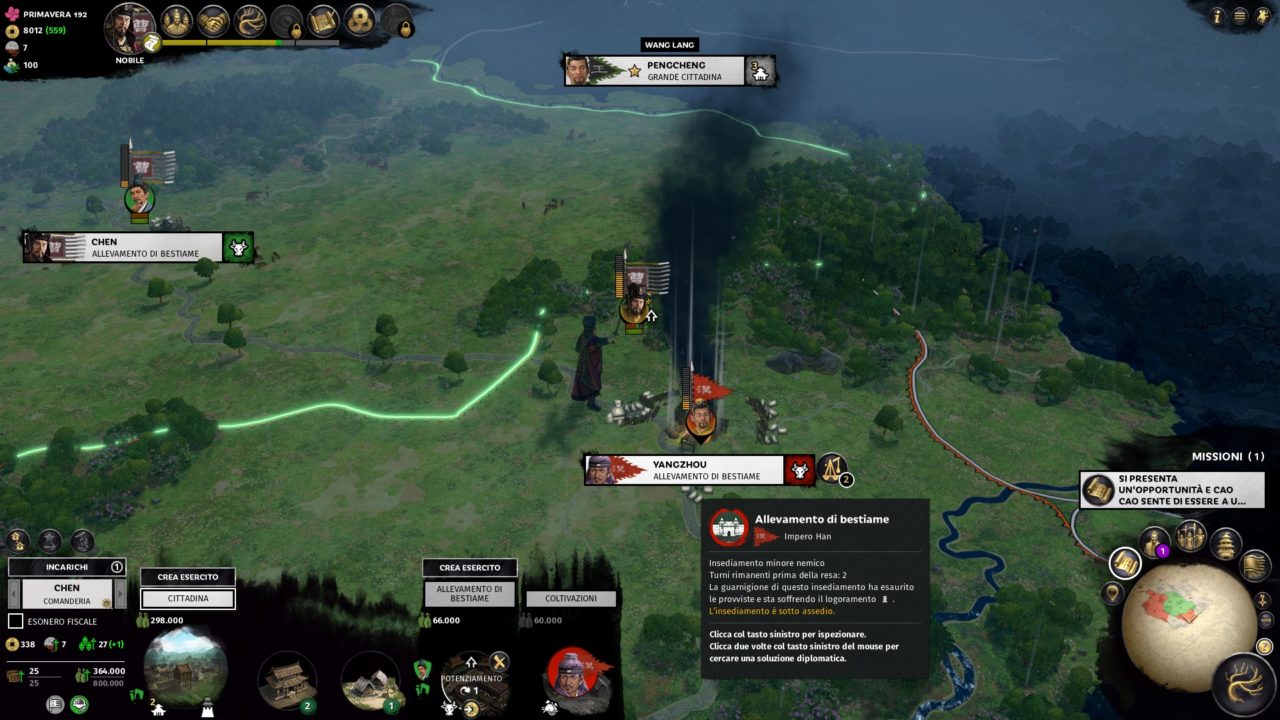Cycle to the next commandery with right arrow
The height and width of the screenshot is (720, 1280).
coord(120,594)
